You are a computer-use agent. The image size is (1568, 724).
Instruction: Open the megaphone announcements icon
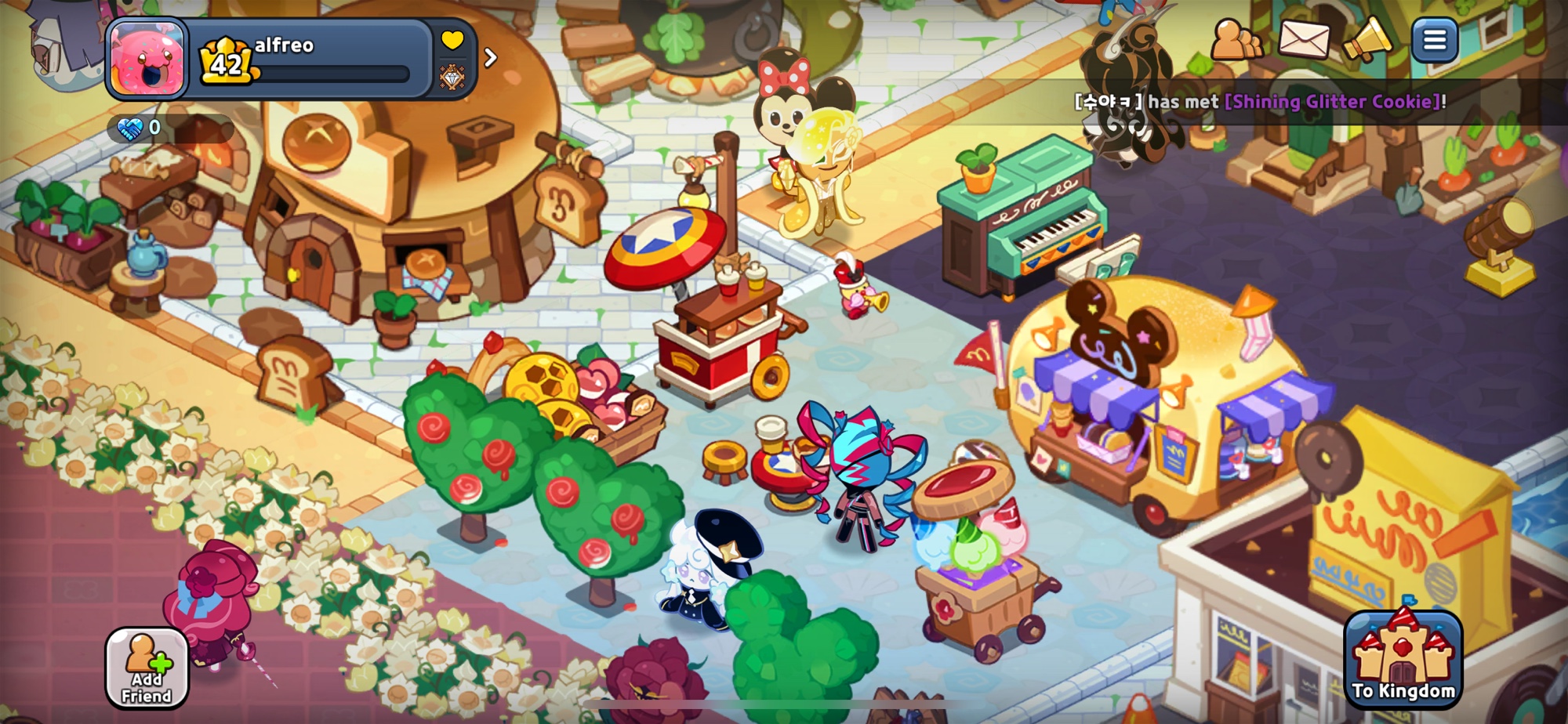pyautogui.click(x=1367, y=40)
